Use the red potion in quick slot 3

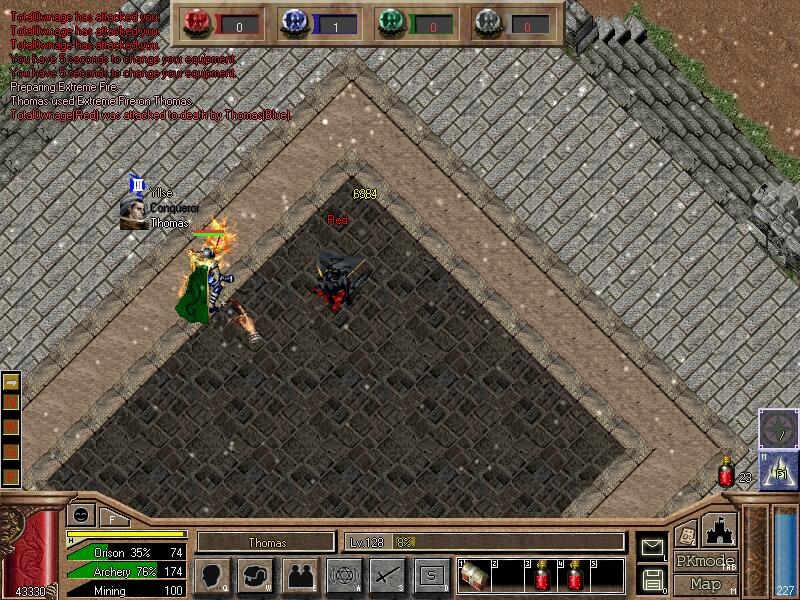[542, 577]
